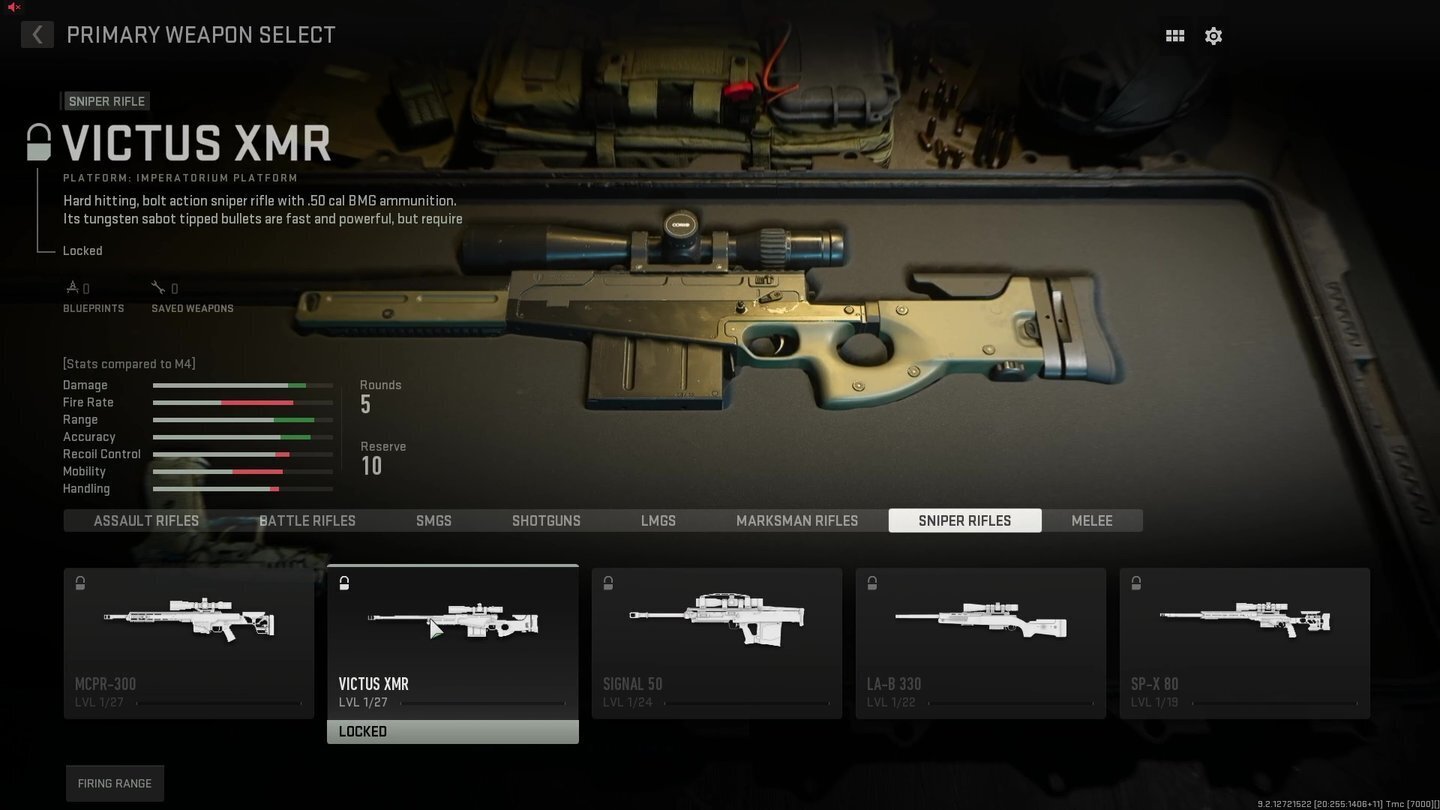Image resolution: width=1440 pixels, height=810 pixels.
Task: Click lock icon on LA-B 330 card
Action: [x=872, y=583]
